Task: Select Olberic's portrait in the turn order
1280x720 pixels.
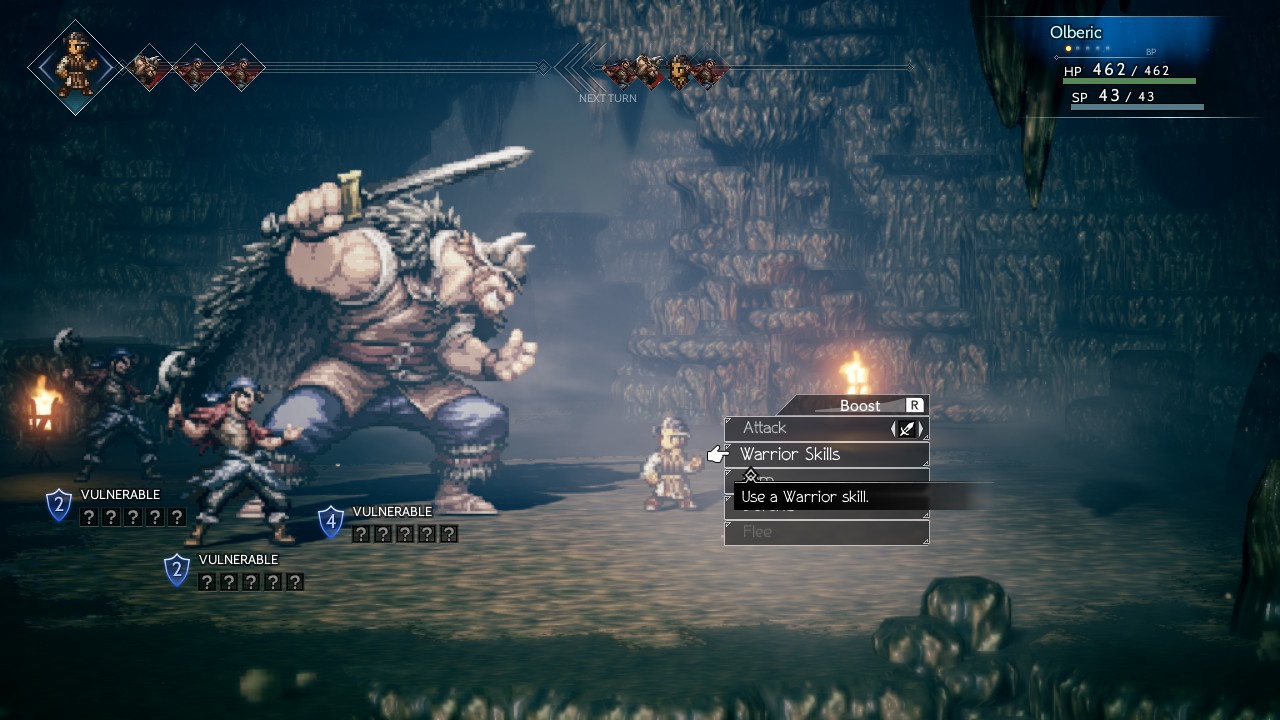Action: (76, 67)
